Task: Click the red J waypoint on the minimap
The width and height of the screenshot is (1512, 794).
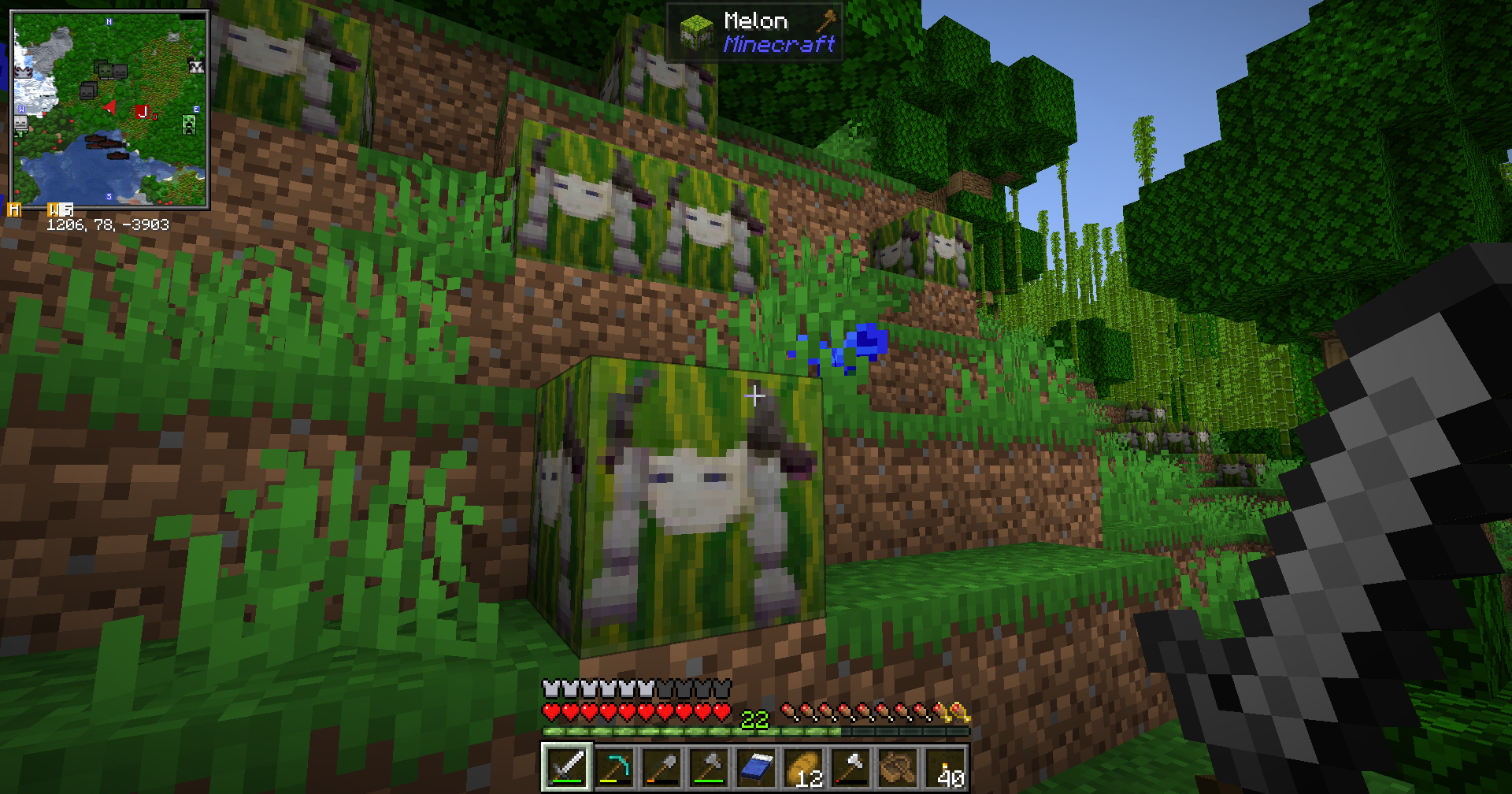Action: (x=142, y=112)
